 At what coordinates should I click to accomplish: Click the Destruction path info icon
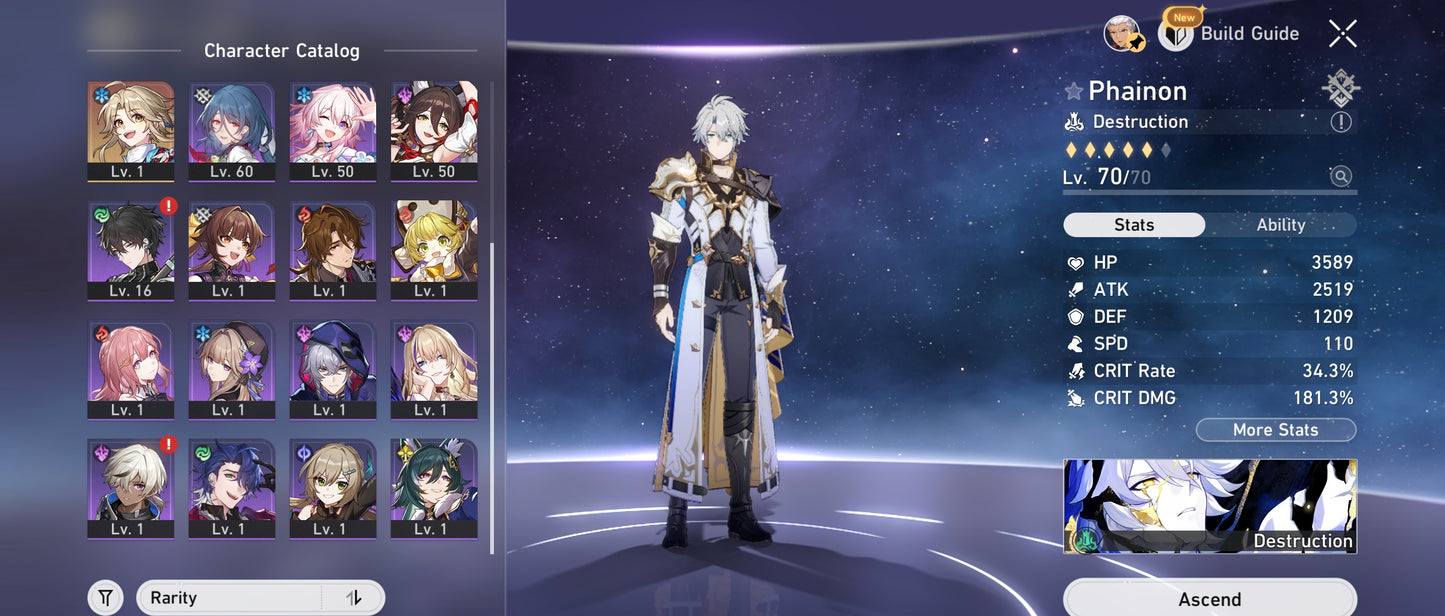point(1340,122)
